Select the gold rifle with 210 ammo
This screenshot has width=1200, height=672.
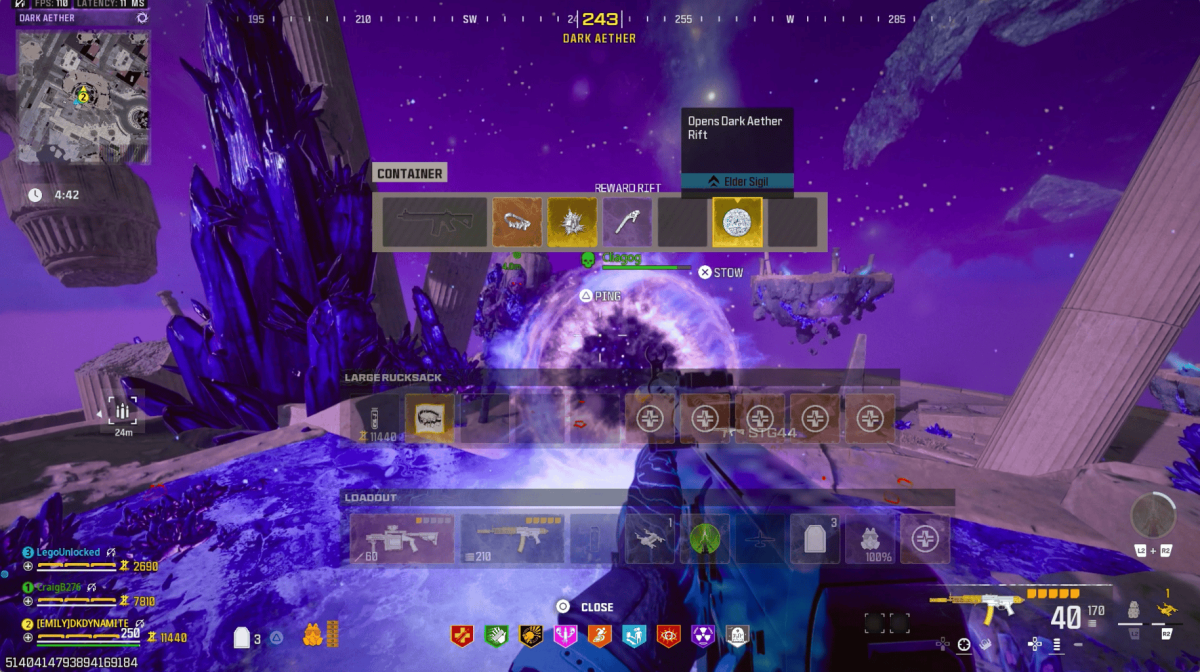(x=511, y=539)
